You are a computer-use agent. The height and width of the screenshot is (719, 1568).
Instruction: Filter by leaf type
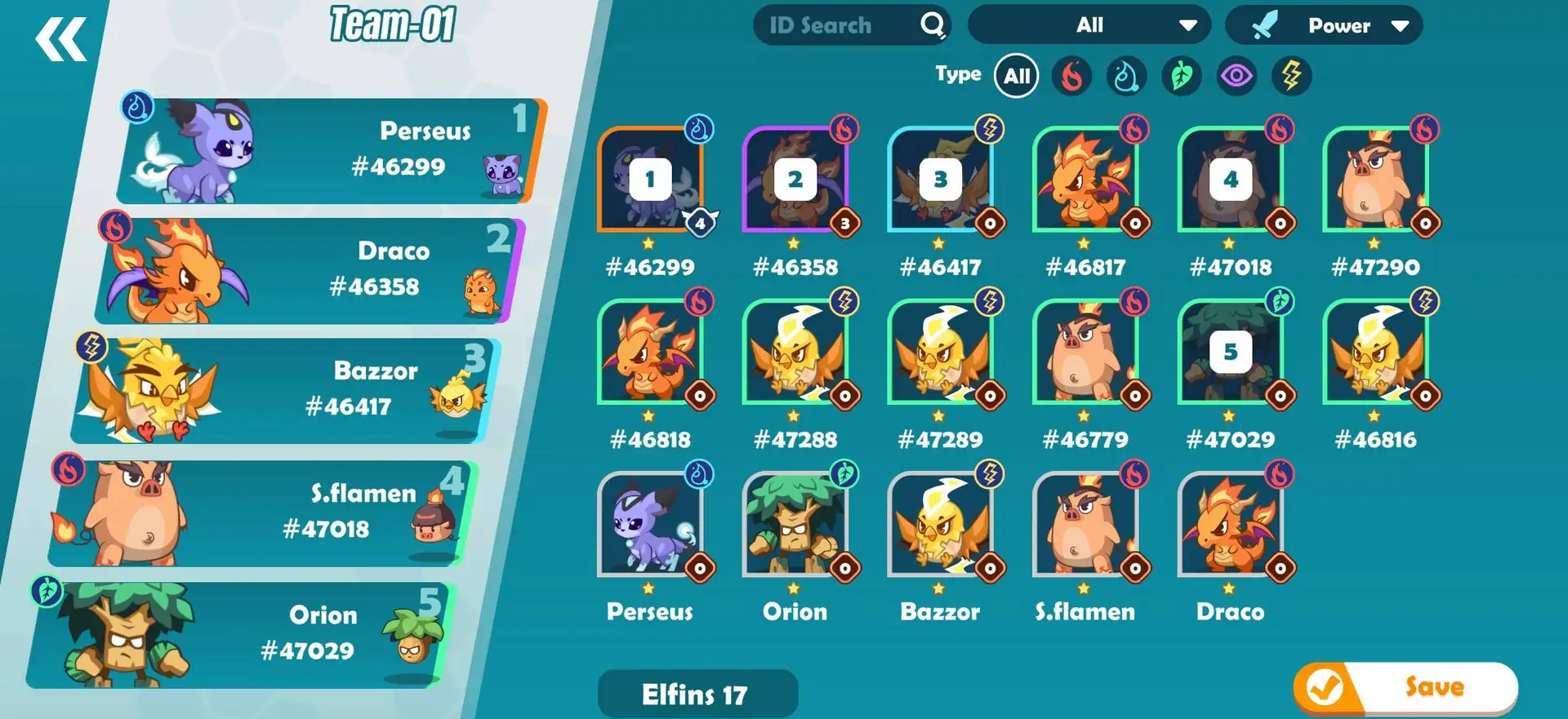(x=1182, y=77)
